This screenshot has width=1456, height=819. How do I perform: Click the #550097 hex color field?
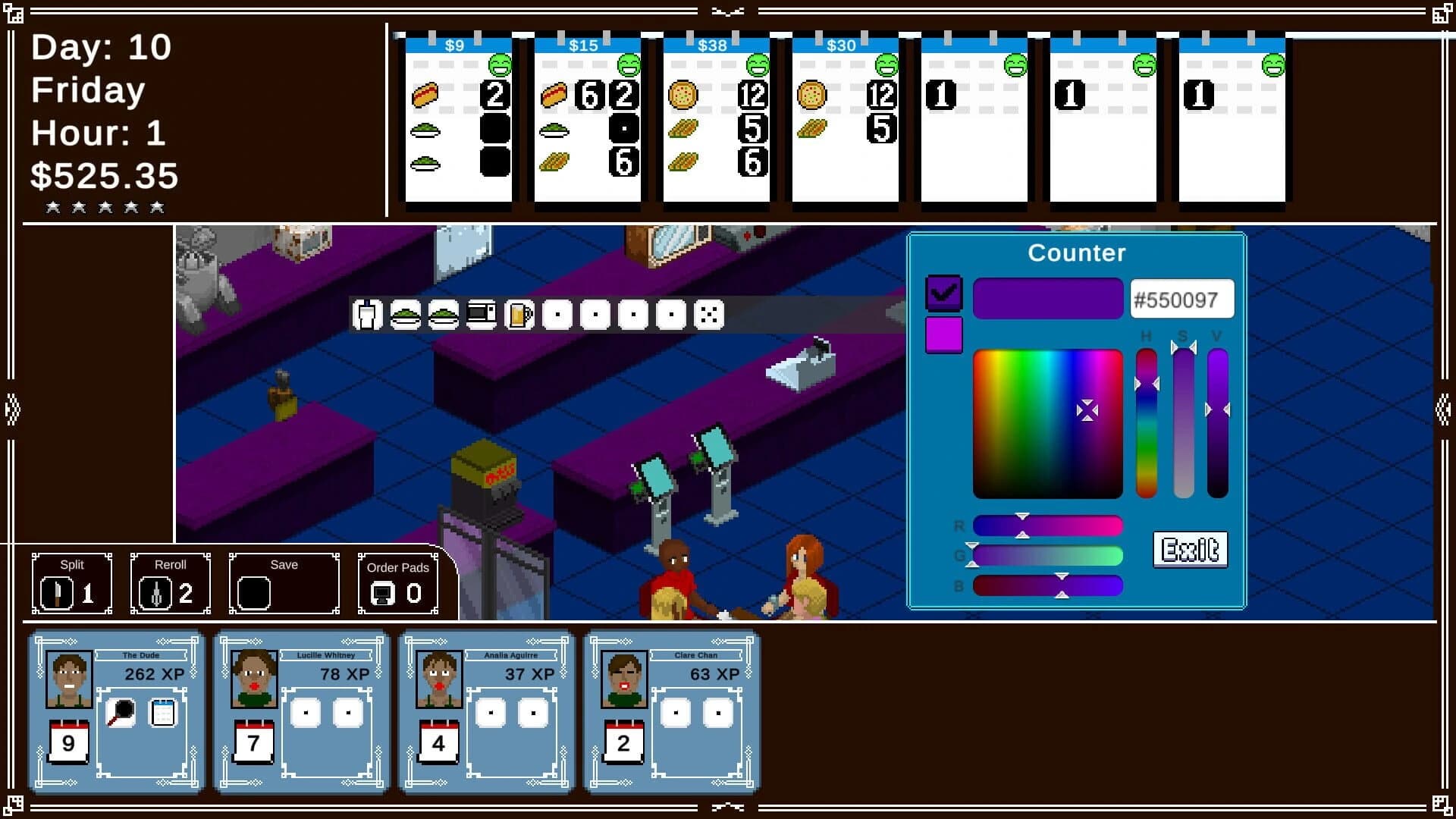(1181, 300)
